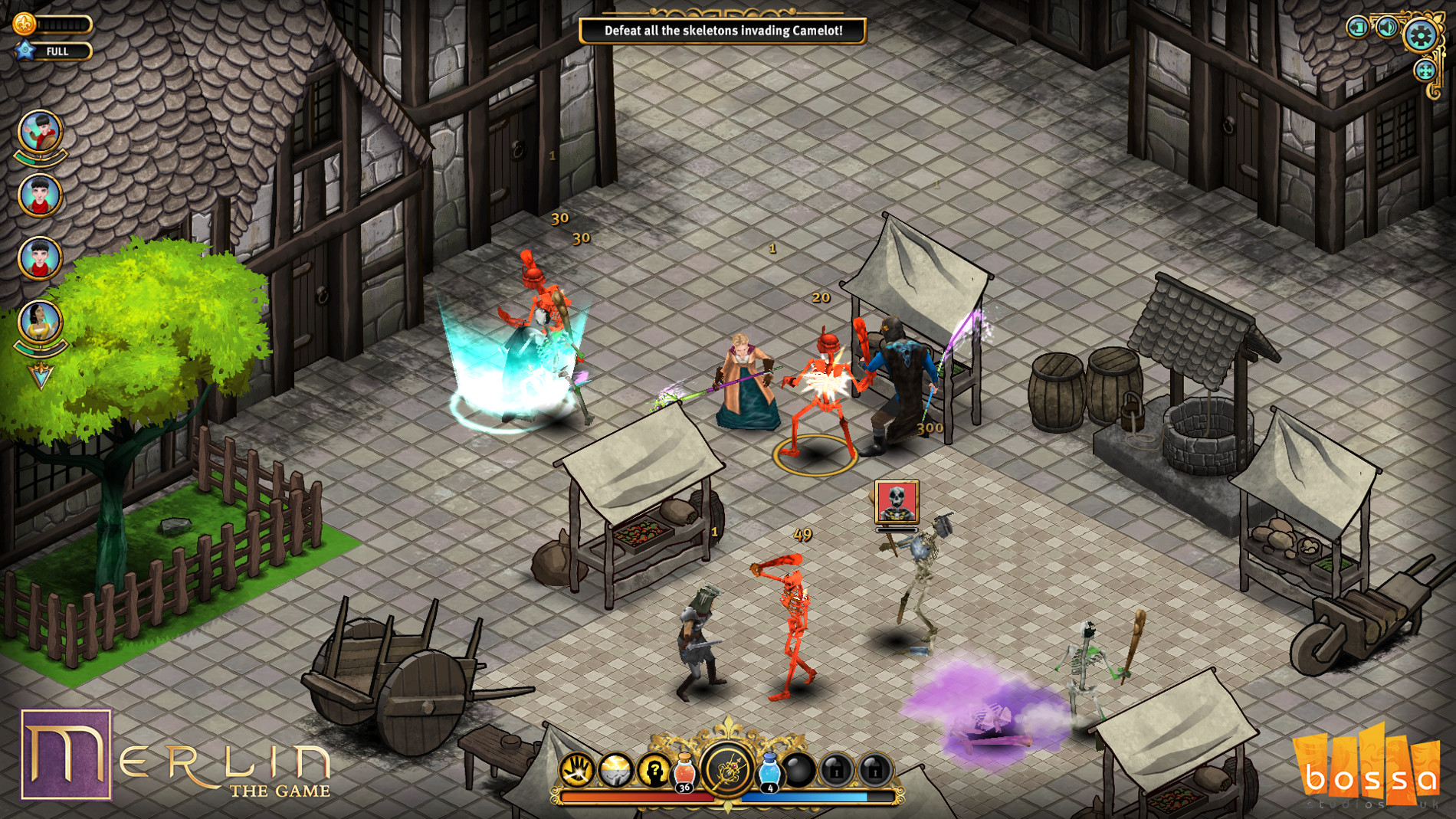Open the gear settings menu
The height and width of the screenshot is (819, 1456).
1420,35
